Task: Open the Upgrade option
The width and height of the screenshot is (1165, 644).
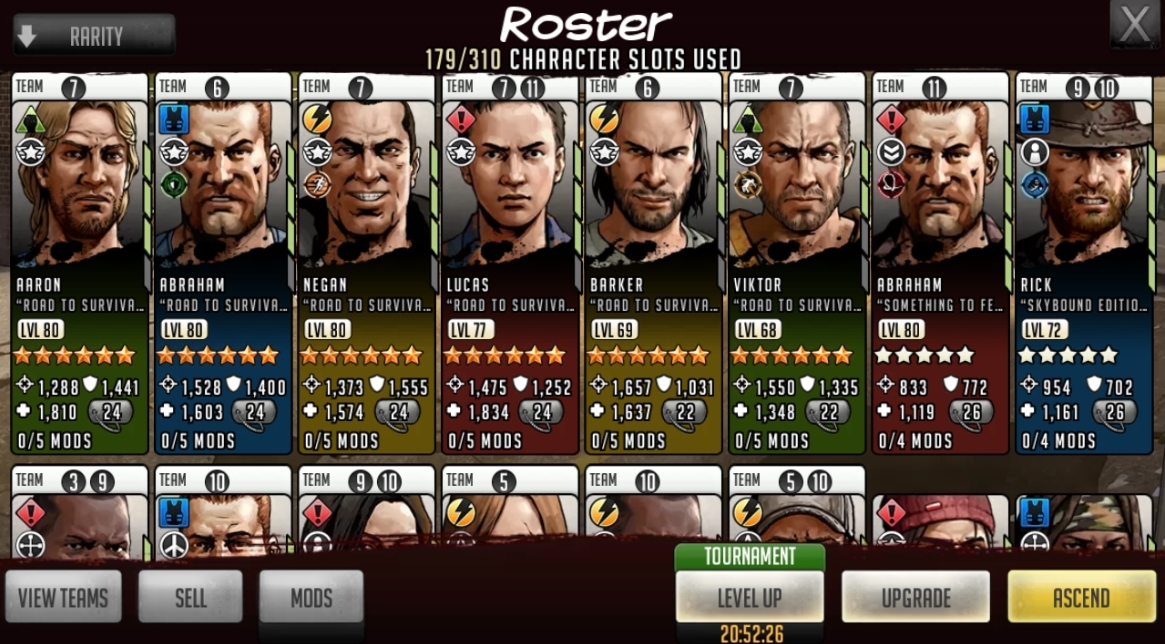Action: pyautogui.click(x=916, y=598)
